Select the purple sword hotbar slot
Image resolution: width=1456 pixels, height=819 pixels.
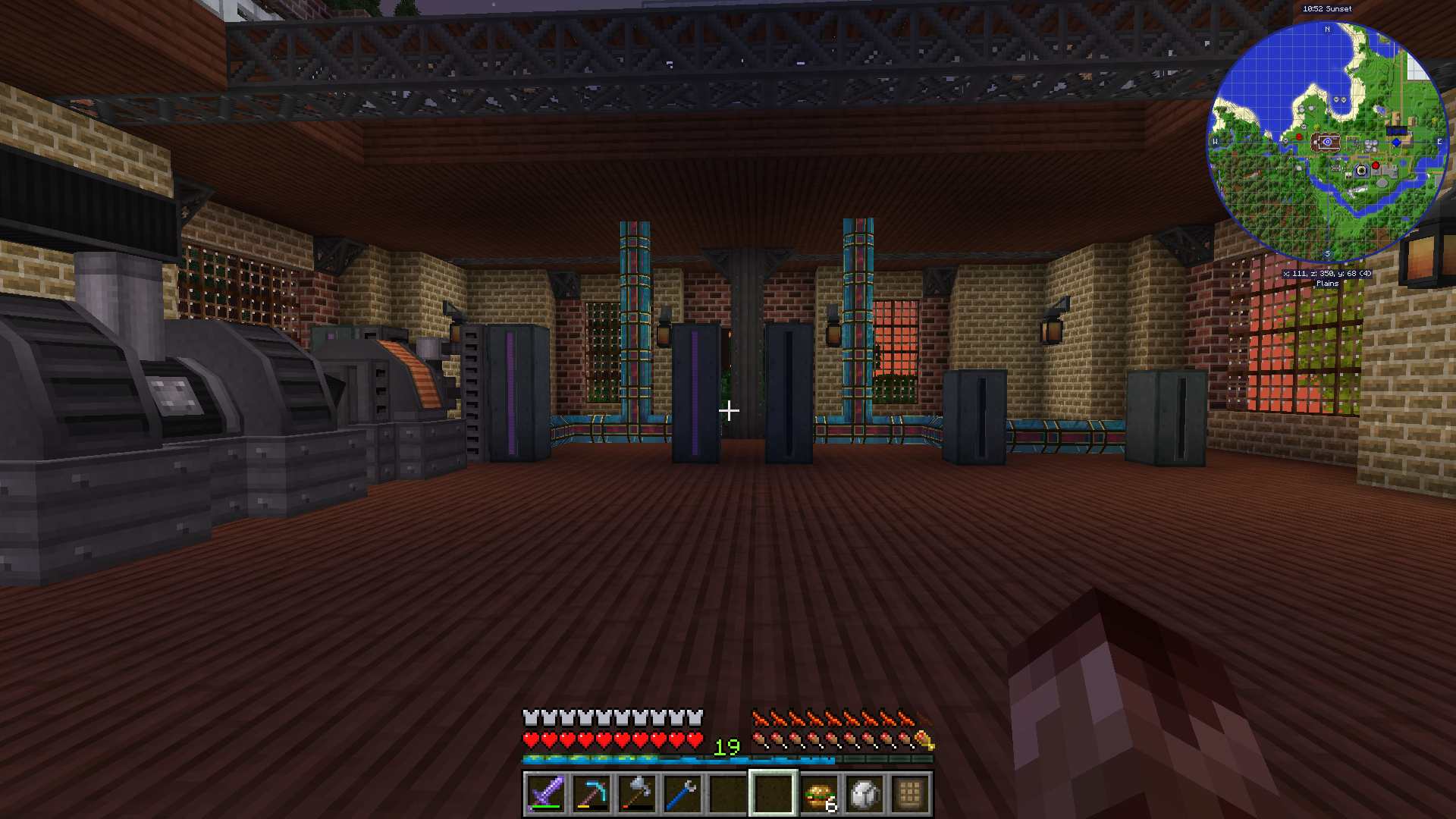coord(545,794)
